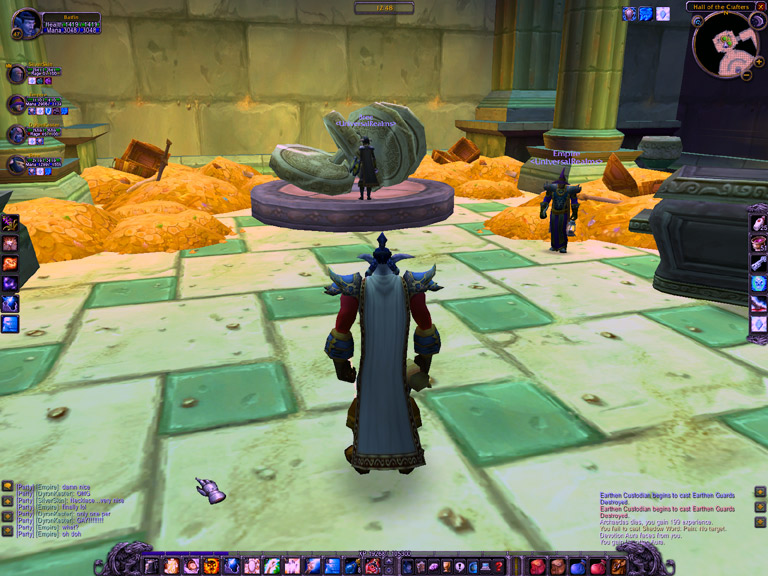Click the moon day-night indicator on the minimap

756,22
